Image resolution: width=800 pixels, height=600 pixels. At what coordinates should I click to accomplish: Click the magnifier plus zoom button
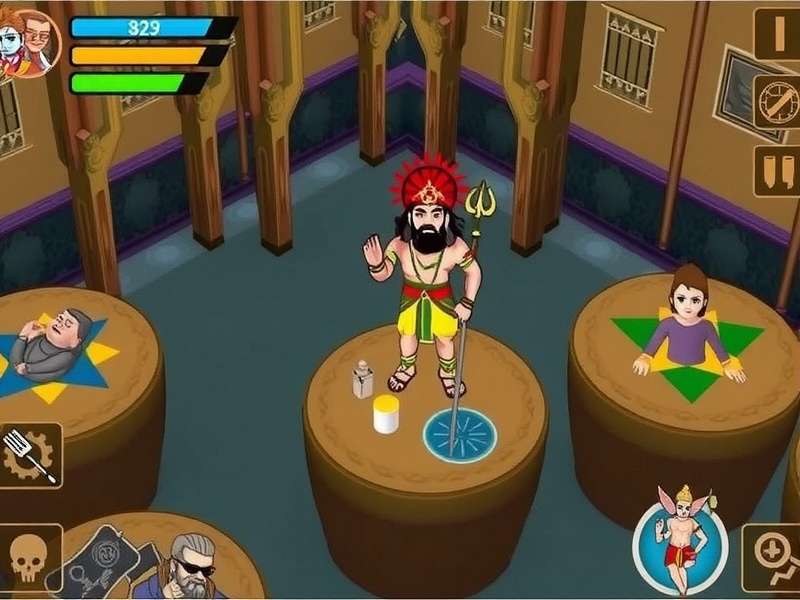[772, 559]
